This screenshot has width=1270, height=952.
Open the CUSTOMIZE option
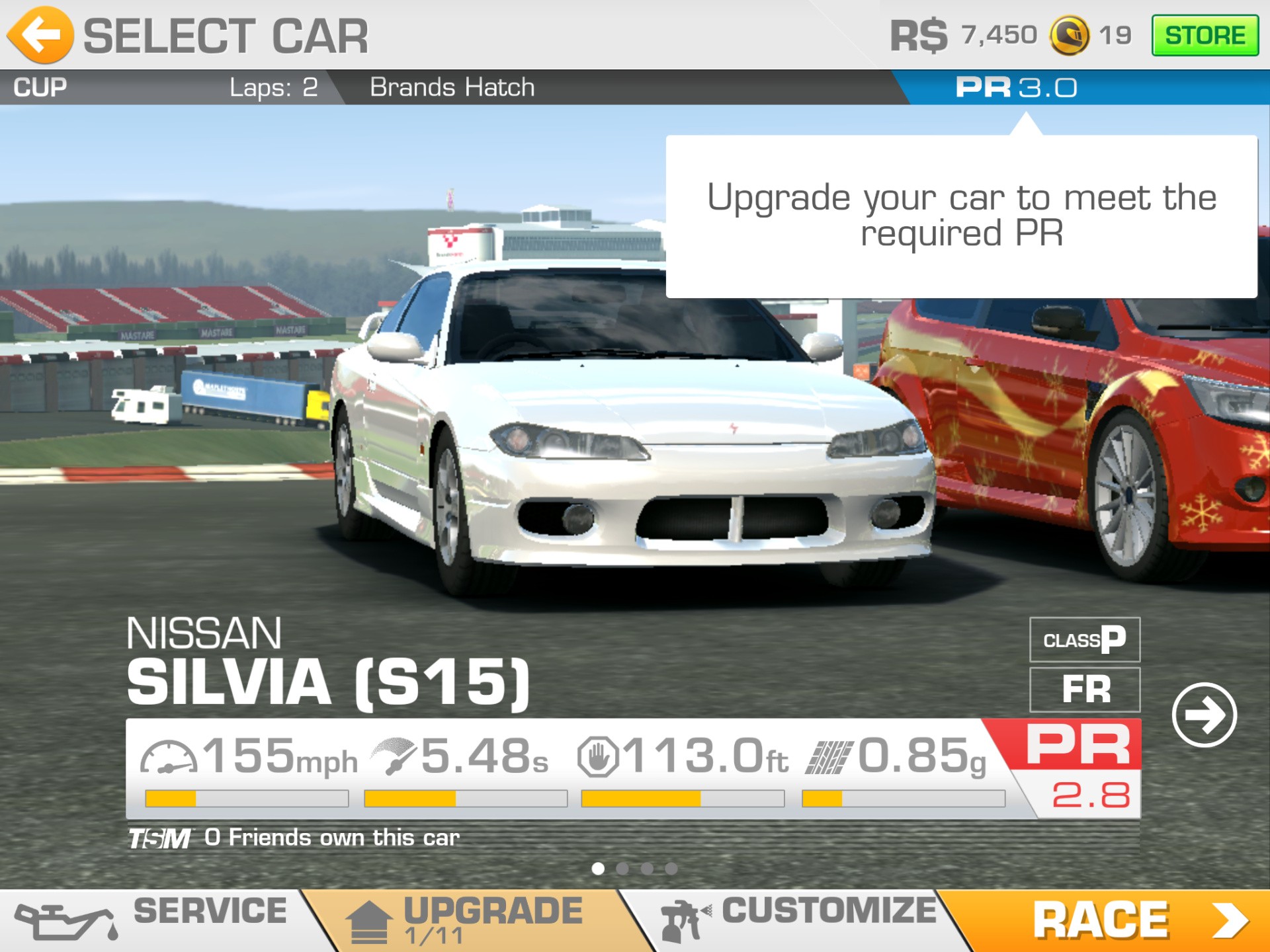800,919
